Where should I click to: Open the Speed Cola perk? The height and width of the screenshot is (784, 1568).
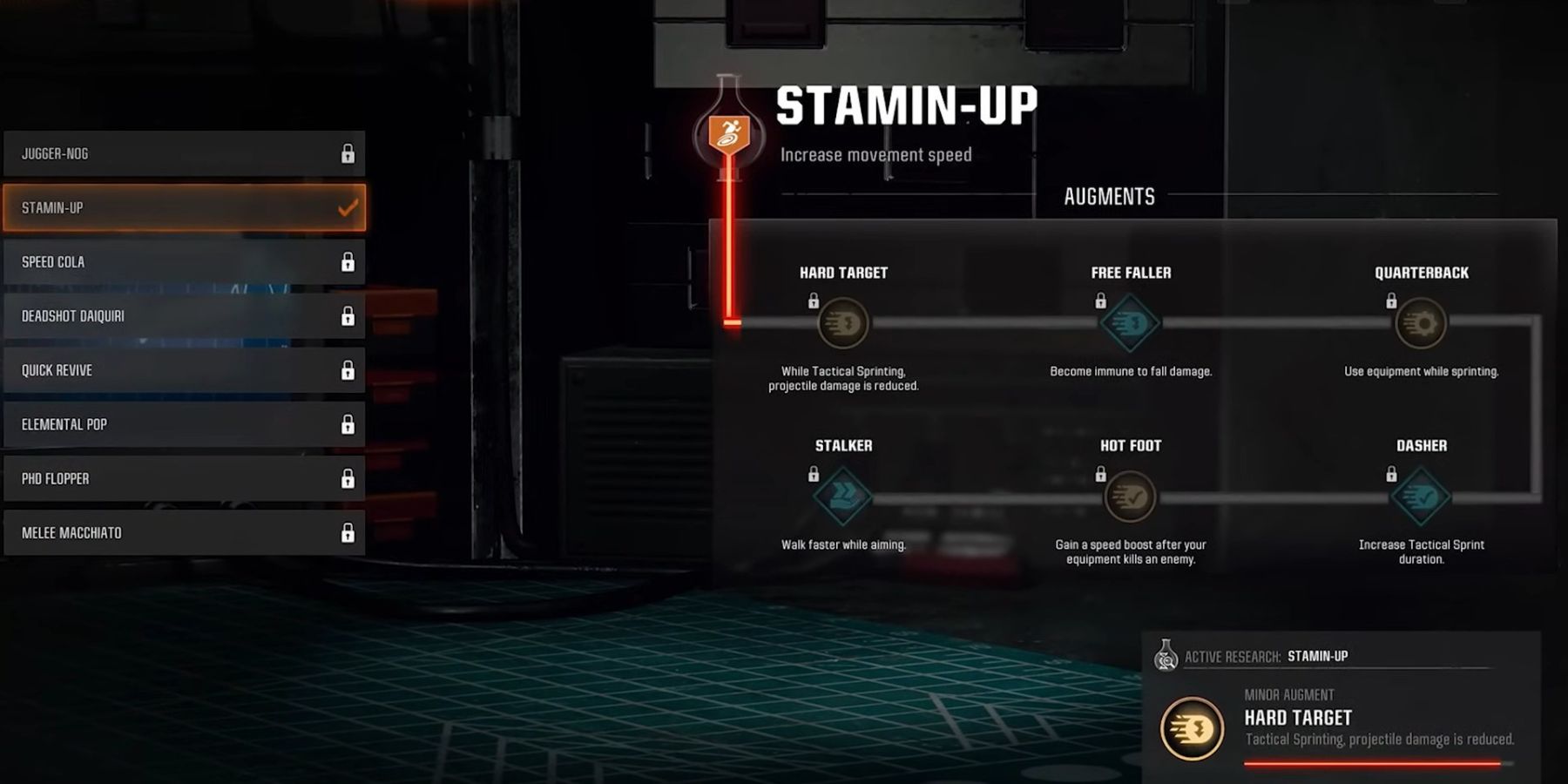(184, 261)
